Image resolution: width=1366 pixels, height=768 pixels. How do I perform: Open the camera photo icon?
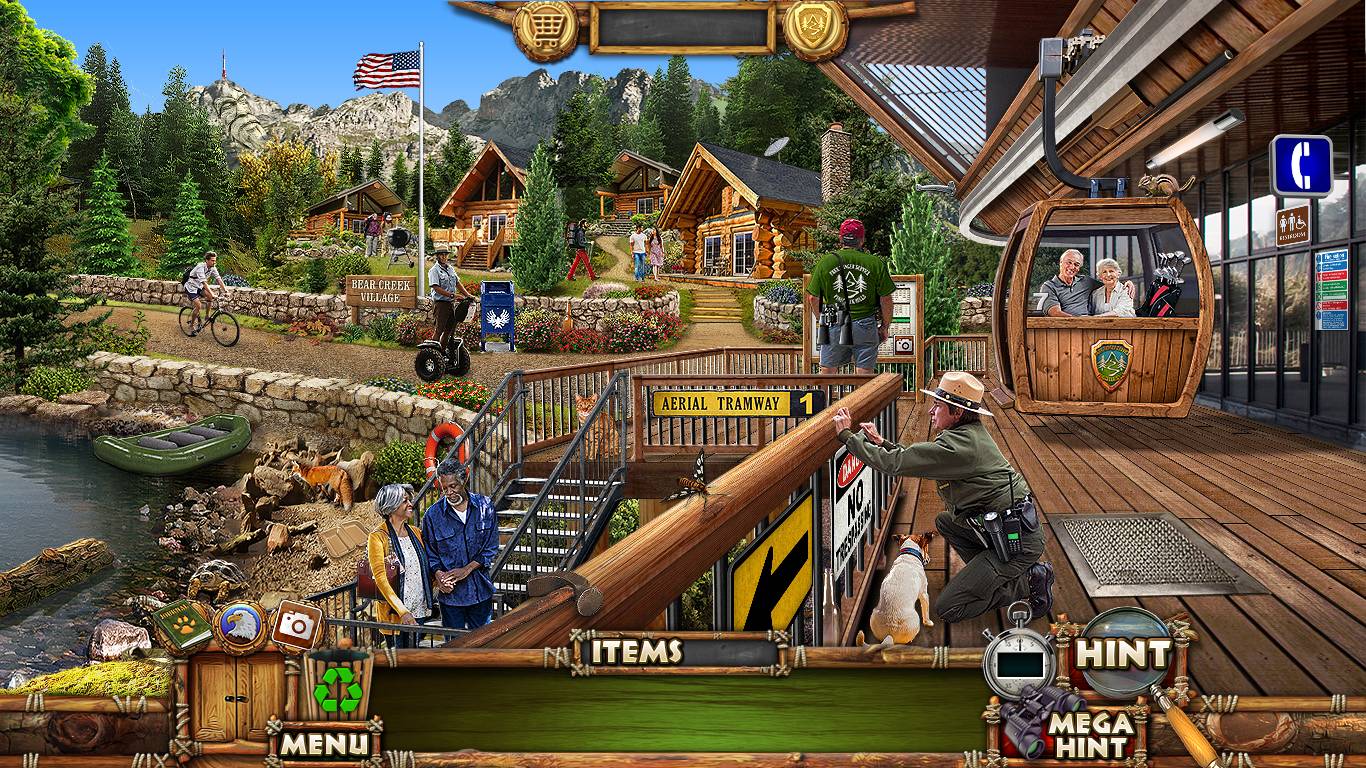(296, 624)
